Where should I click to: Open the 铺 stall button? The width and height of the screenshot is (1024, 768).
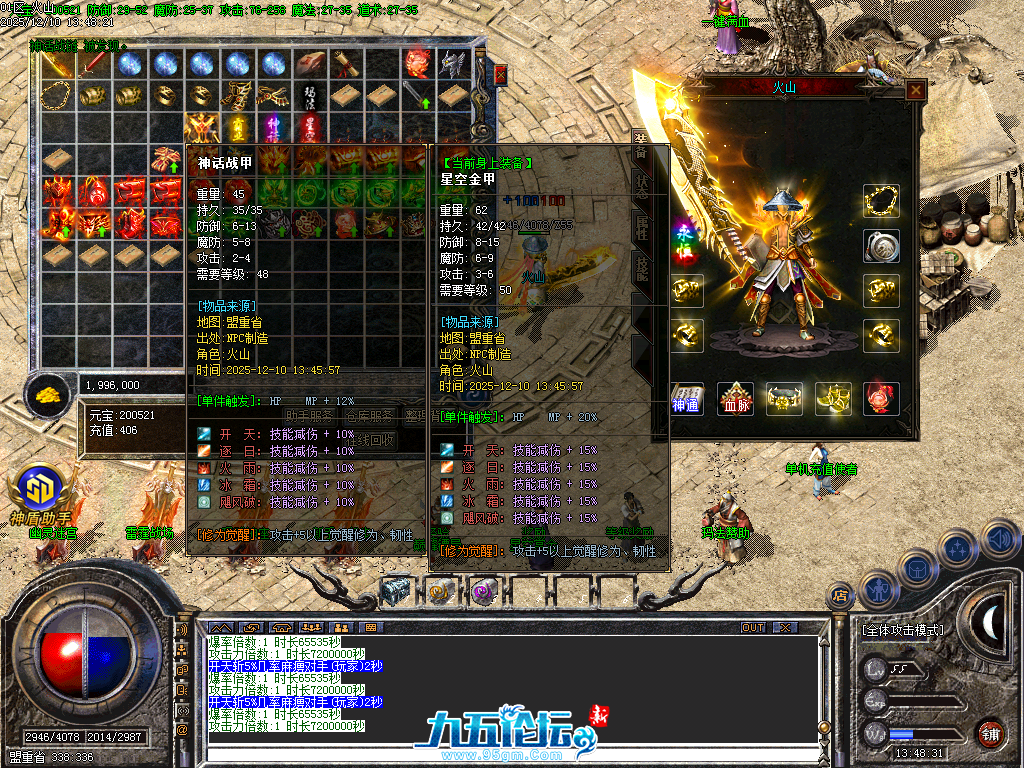(x=990, y=733)
